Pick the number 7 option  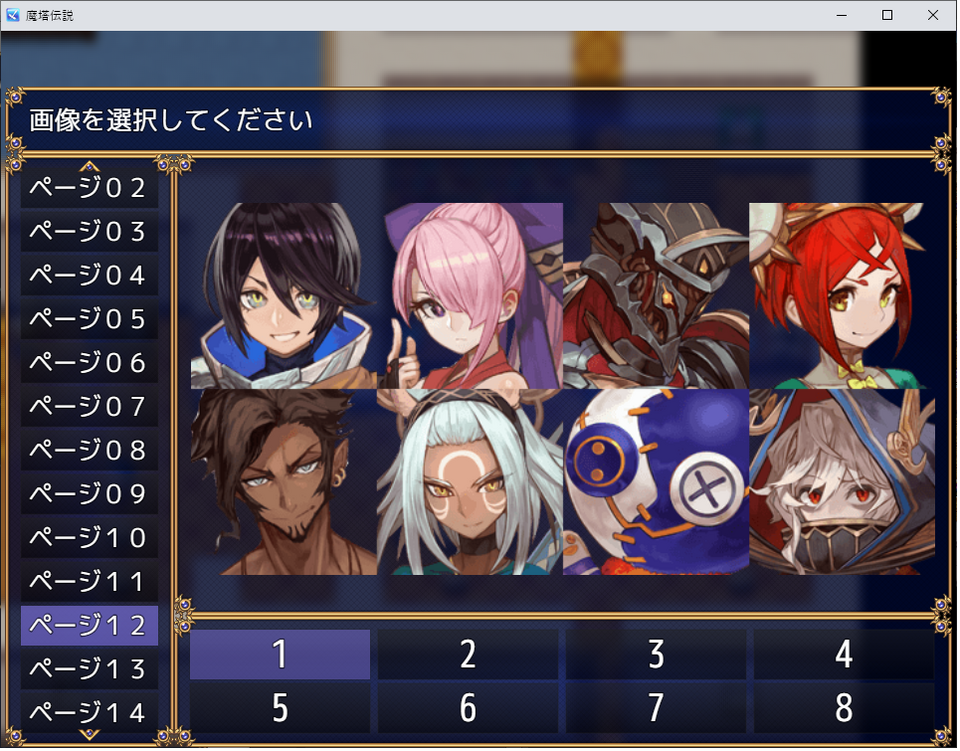[x=655, y=708]
